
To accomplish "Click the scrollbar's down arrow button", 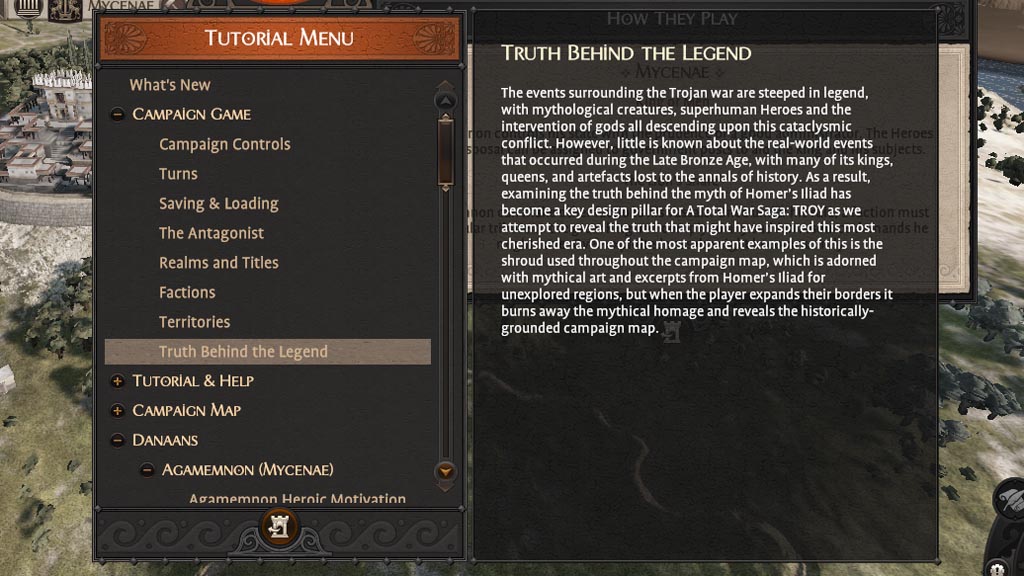I will click(x=446, y=470).
